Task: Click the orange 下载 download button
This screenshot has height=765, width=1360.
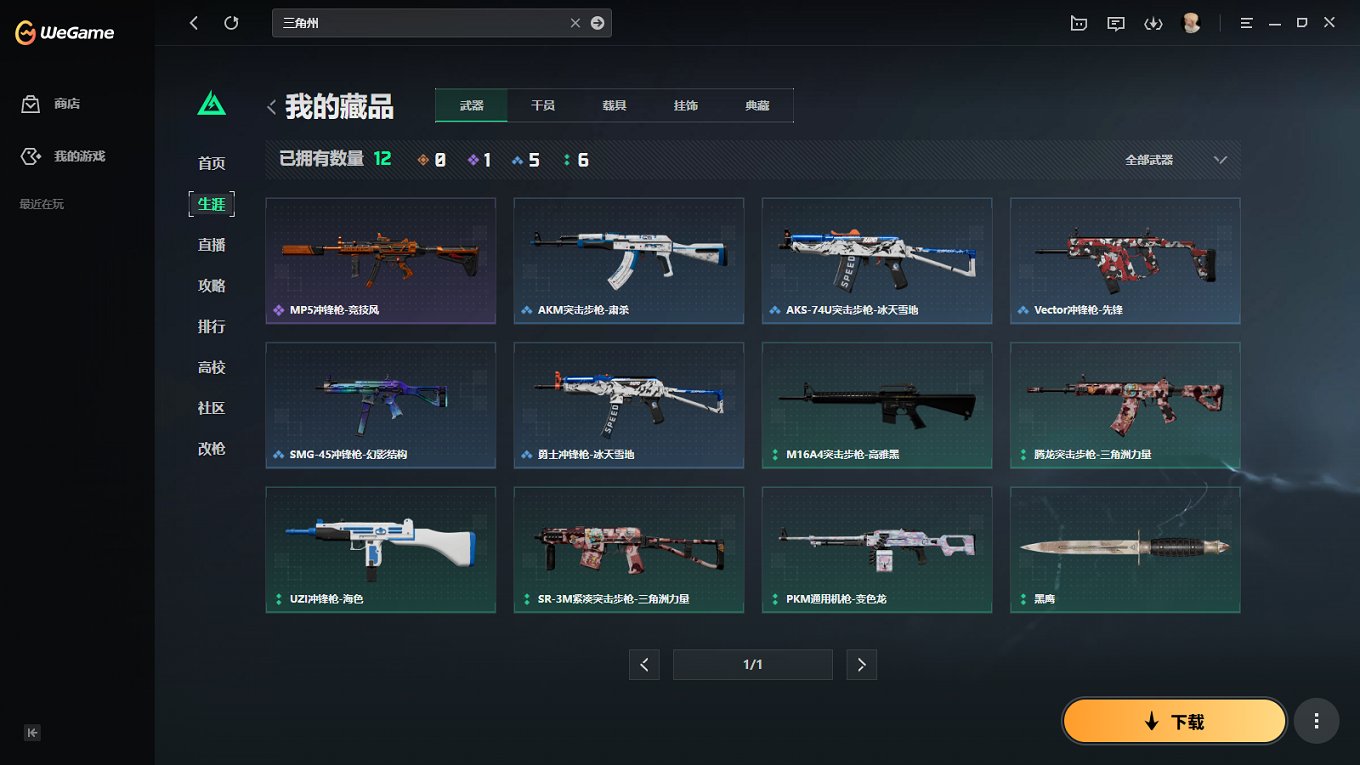Action: (x=1174, y=720)
